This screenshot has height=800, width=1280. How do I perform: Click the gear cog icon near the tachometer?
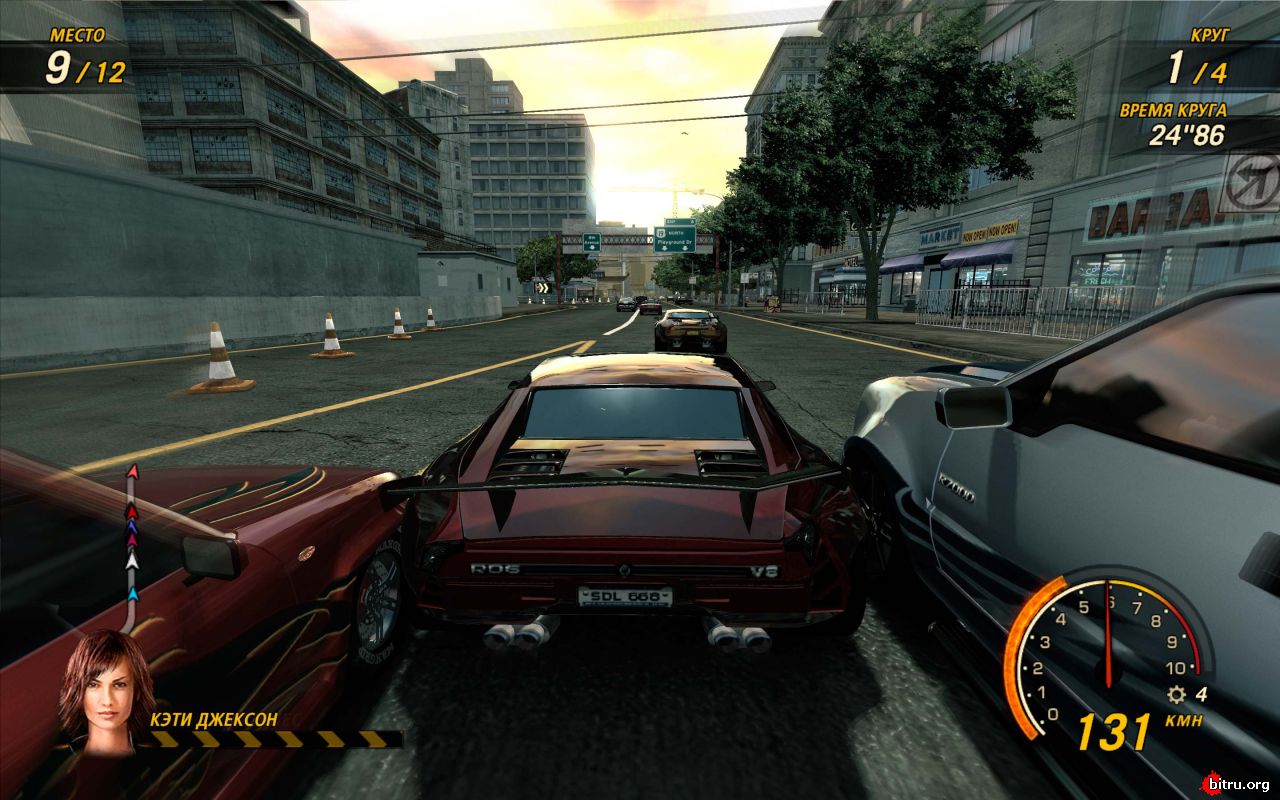(1176, 695)
